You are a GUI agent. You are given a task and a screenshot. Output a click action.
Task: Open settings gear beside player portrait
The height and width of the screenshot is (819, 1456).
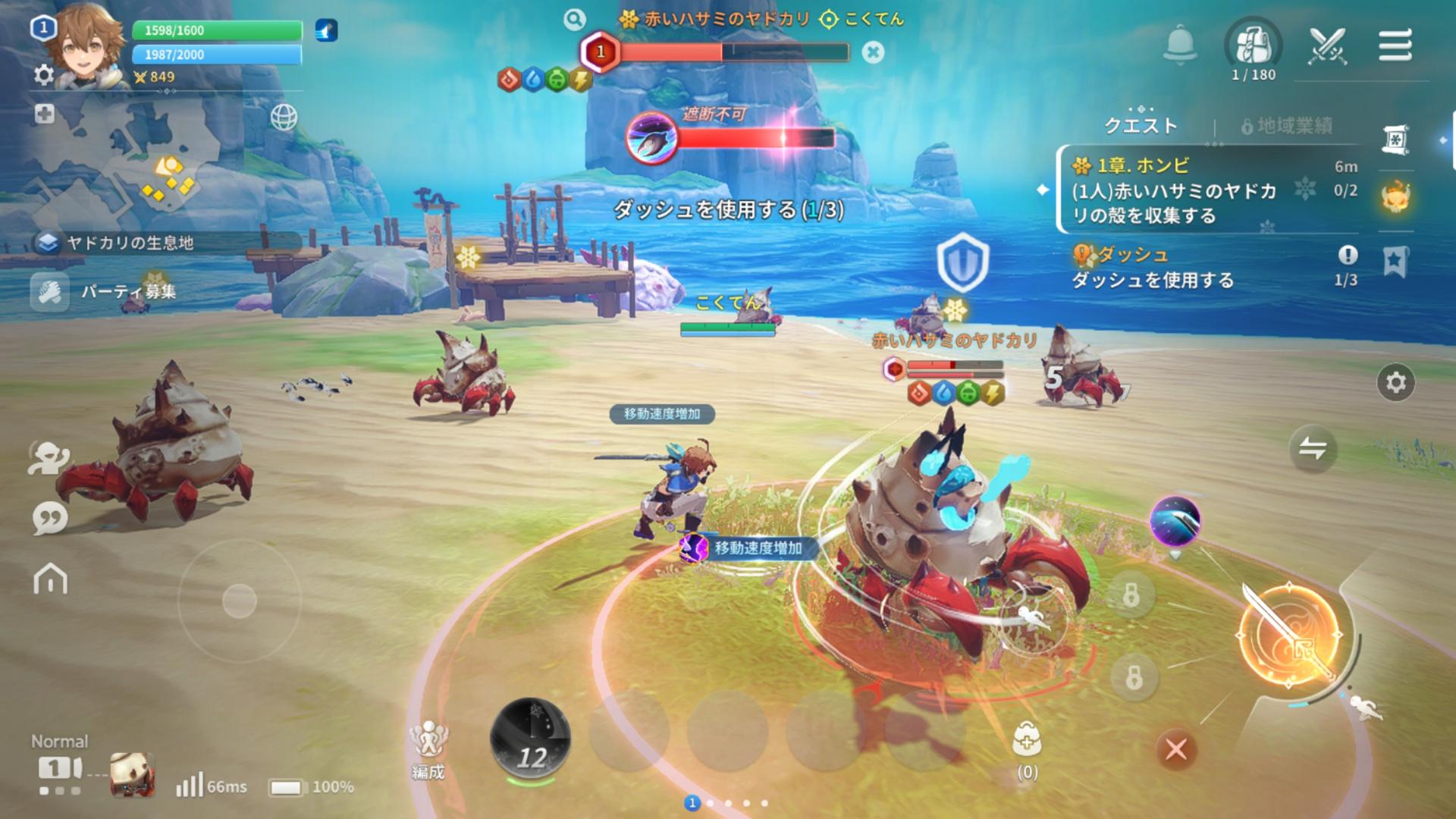44,75
